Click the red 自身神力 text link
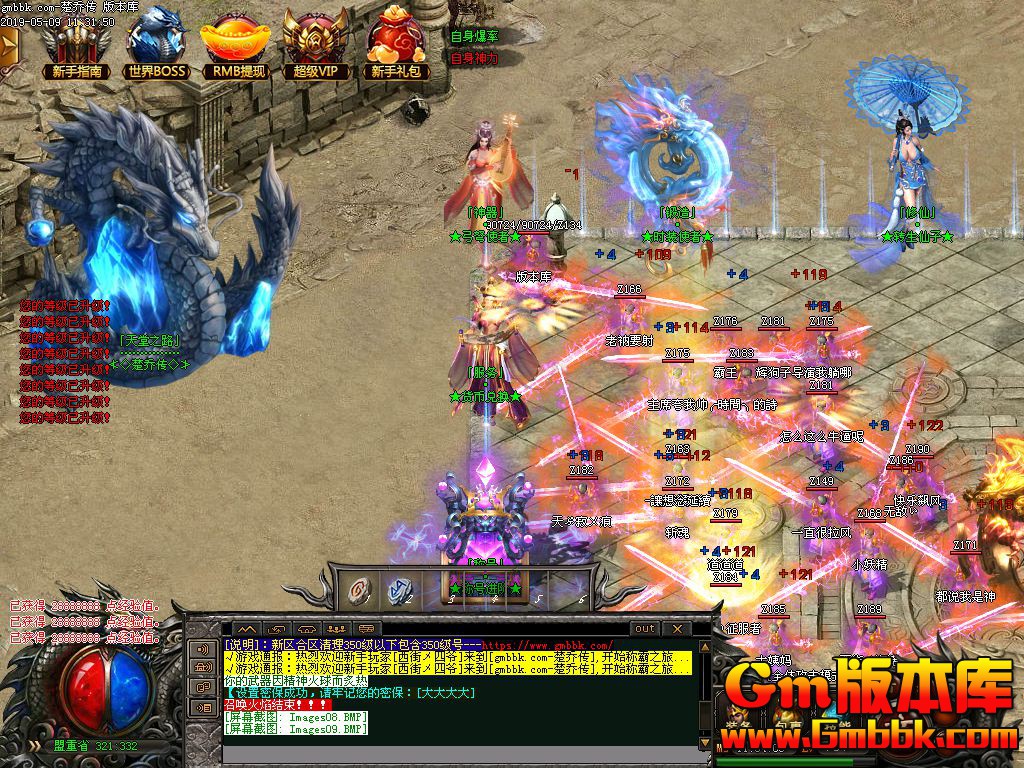1024x768 pixels. click(x=474, y=59)
